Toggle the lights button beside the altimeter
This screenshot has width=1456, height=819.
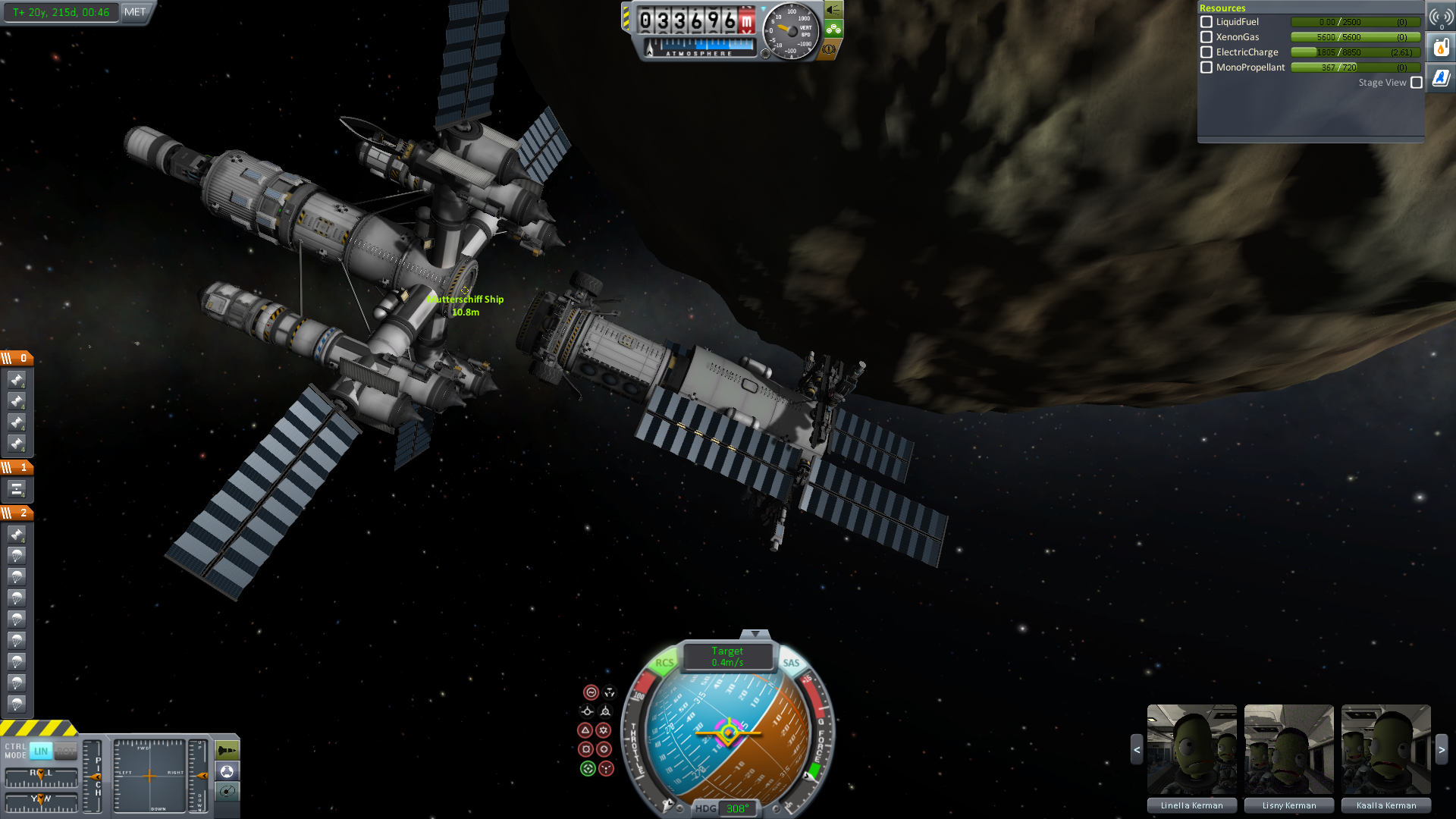pos(833,10)
